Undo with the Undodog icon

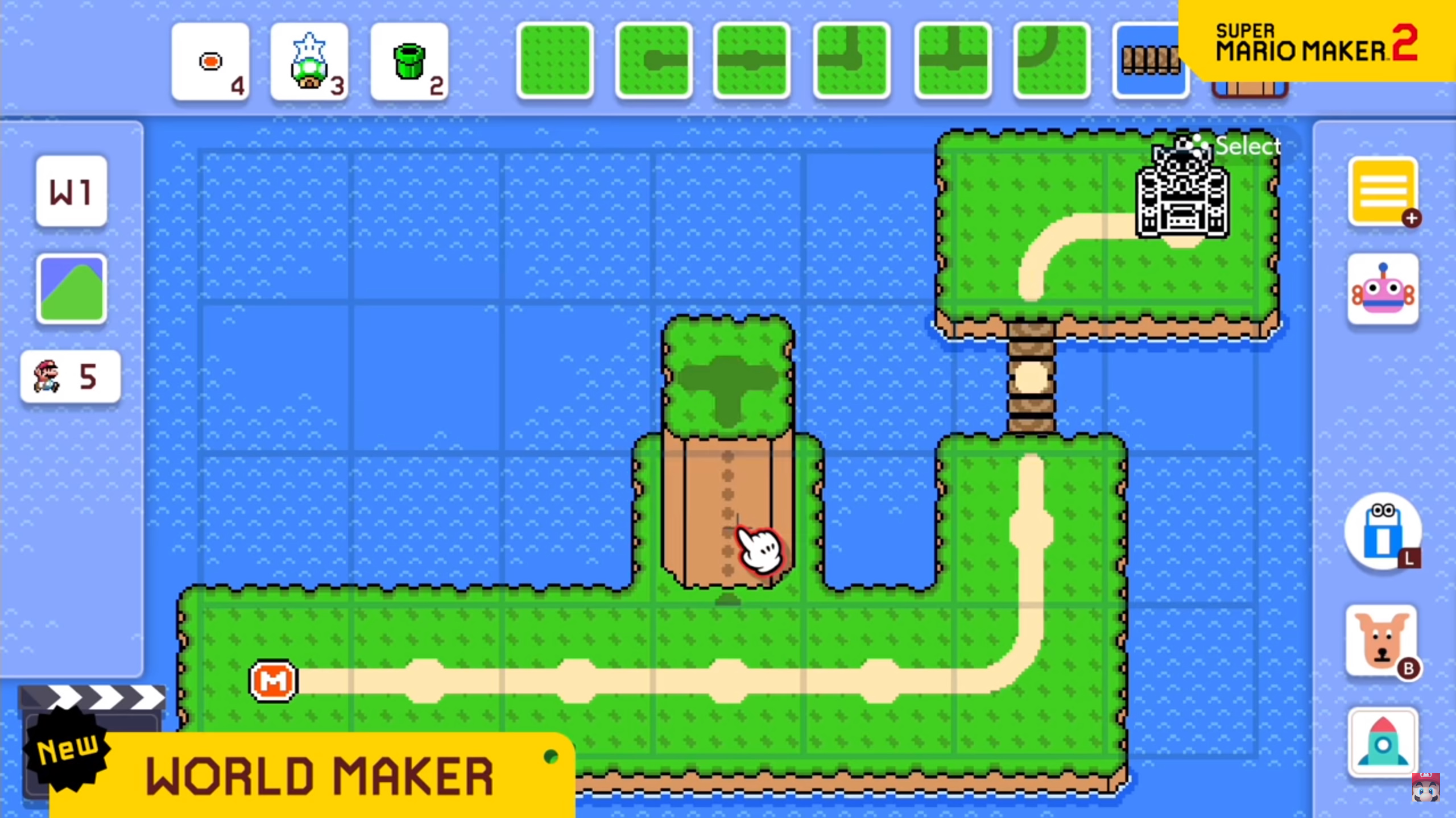pyautogui.click(x=1383, y=641)
